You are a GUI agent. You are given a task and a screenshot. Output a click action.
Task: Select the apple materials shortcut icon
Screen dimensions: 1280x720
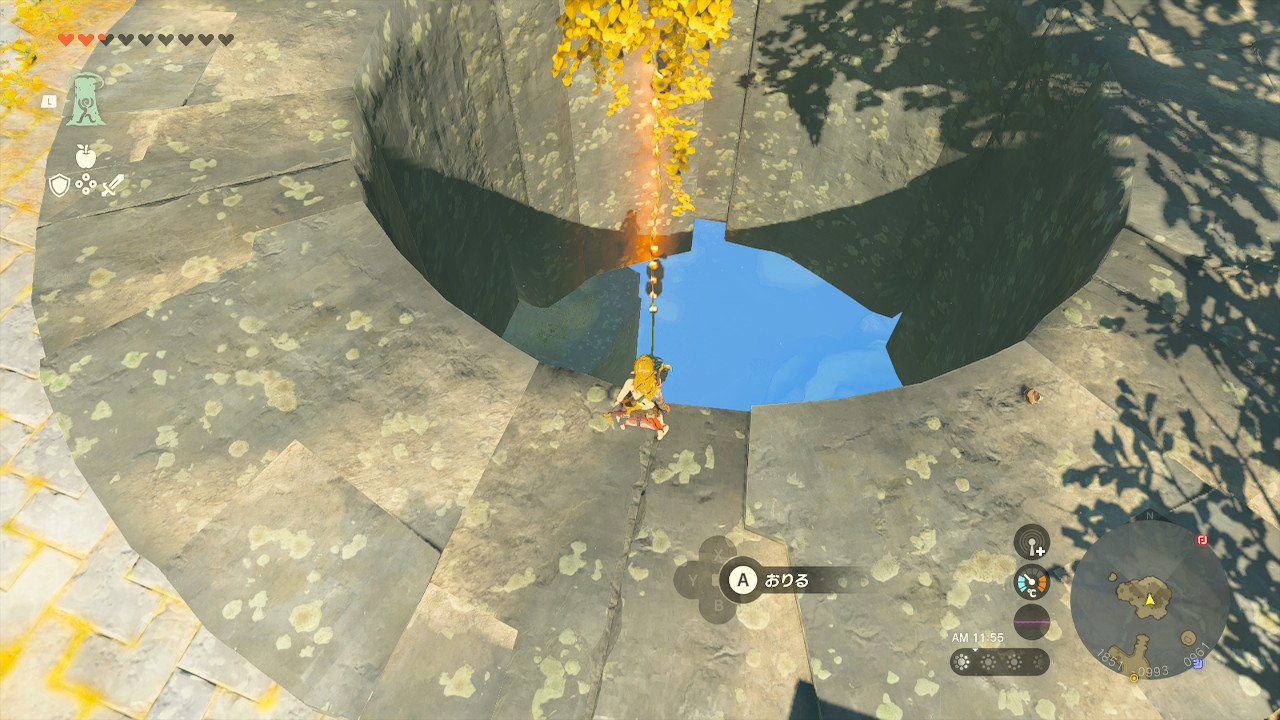86,156
